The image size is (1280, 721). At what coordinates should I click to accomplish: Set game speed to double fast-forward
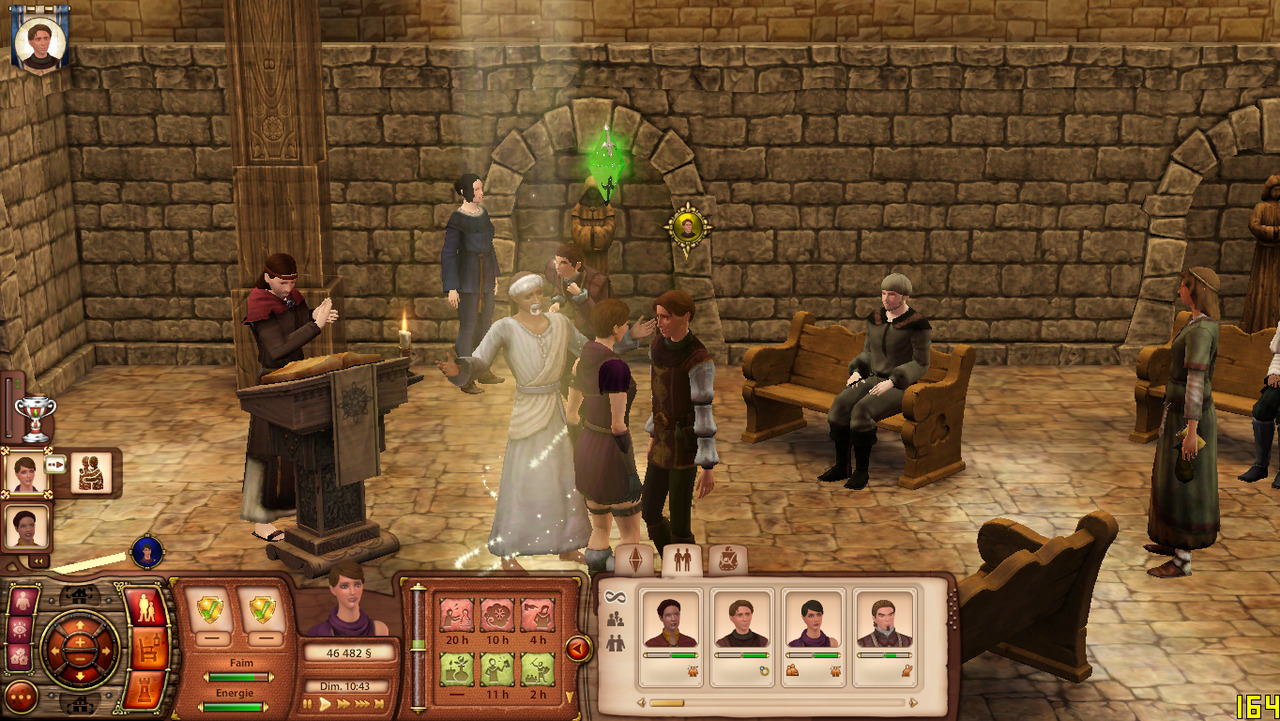coord(343,704)
